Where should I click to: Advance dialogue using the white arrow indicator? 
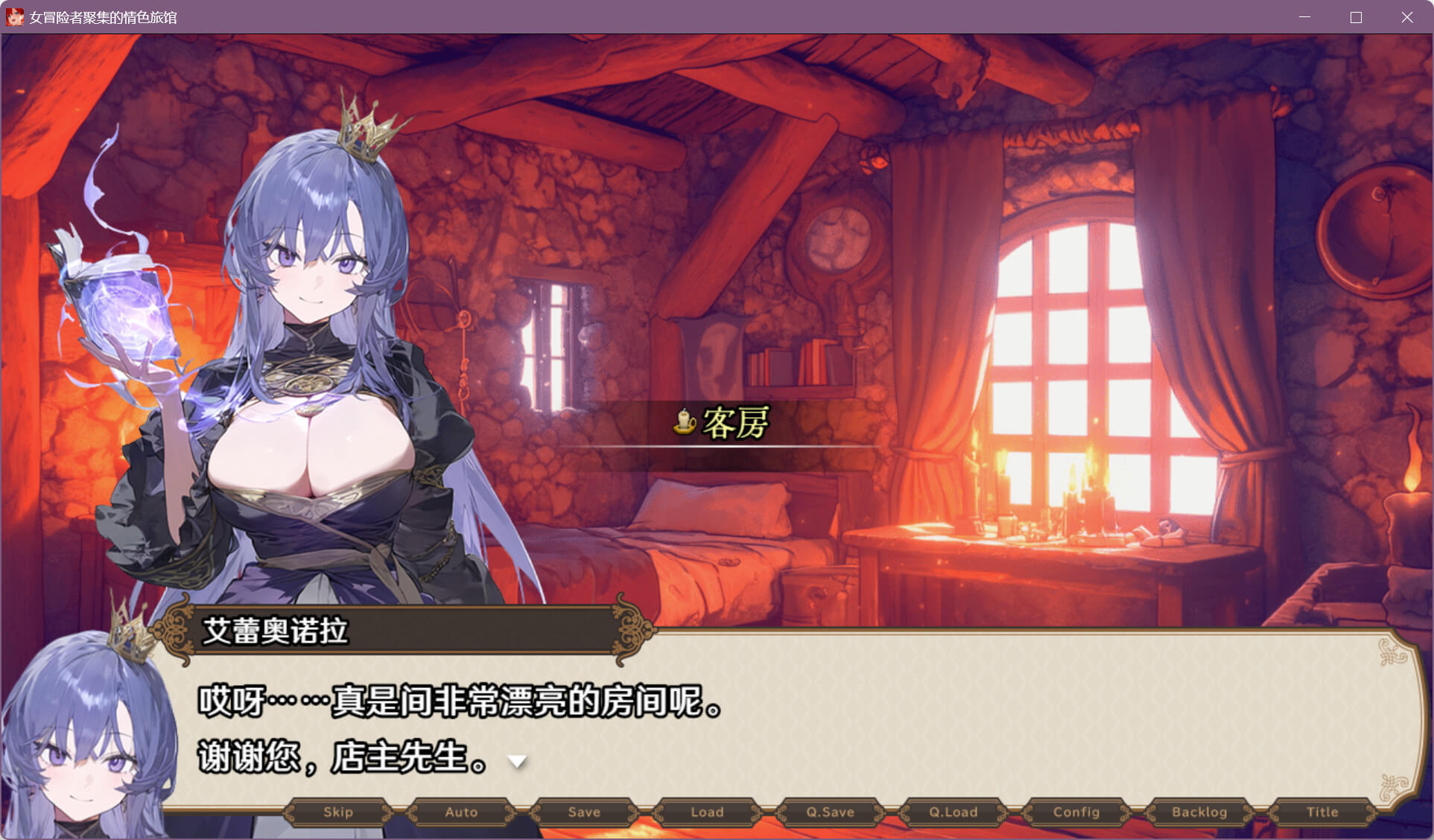517,761
